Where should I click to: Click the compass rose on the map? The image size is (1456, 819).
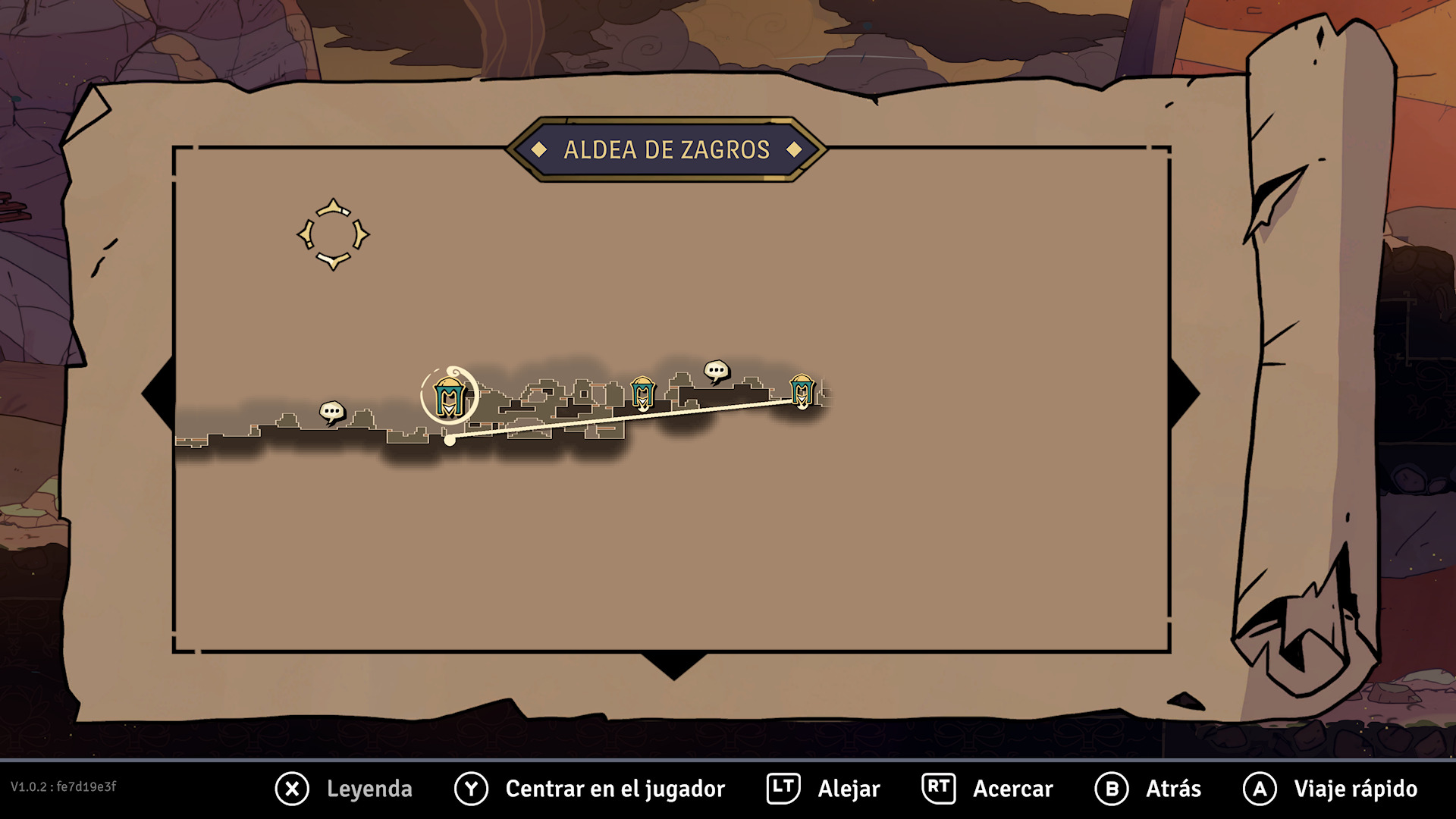click(332, 235)
